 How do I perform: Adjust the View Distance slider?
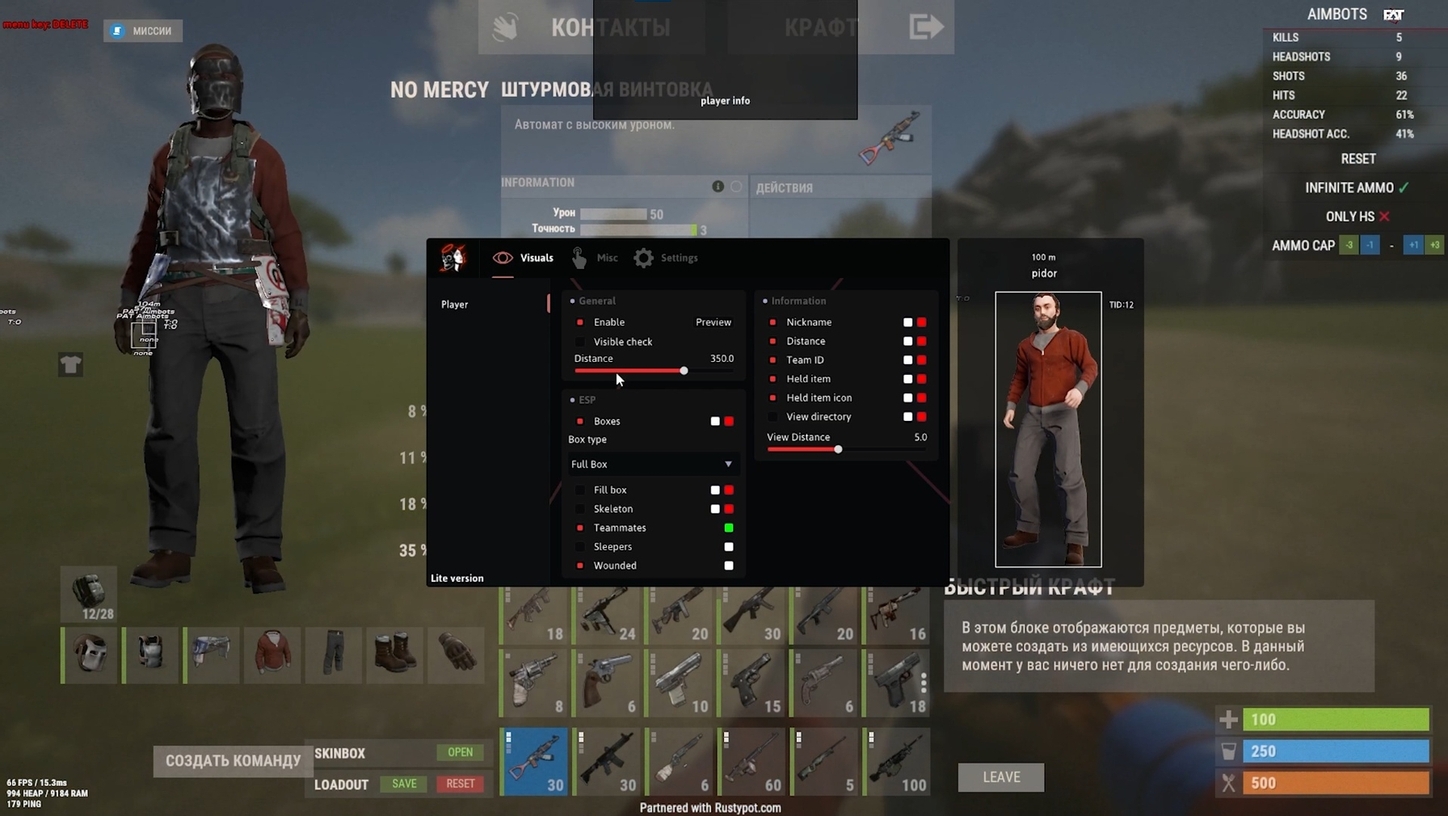838,449
